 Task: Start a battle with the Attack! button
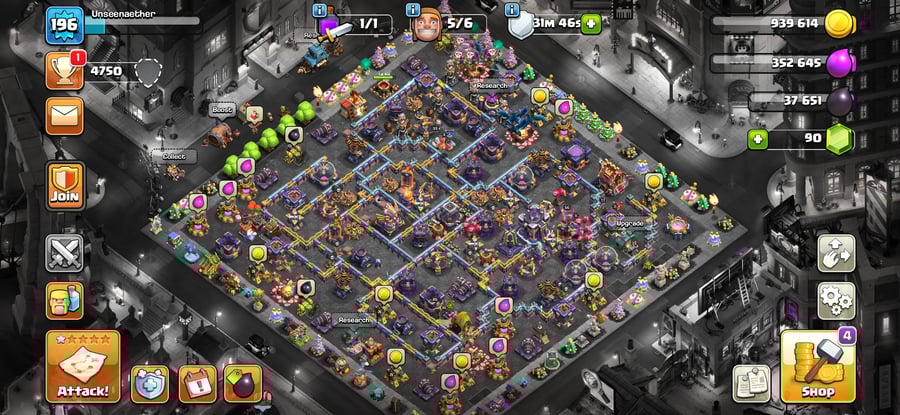coord(83,367)
